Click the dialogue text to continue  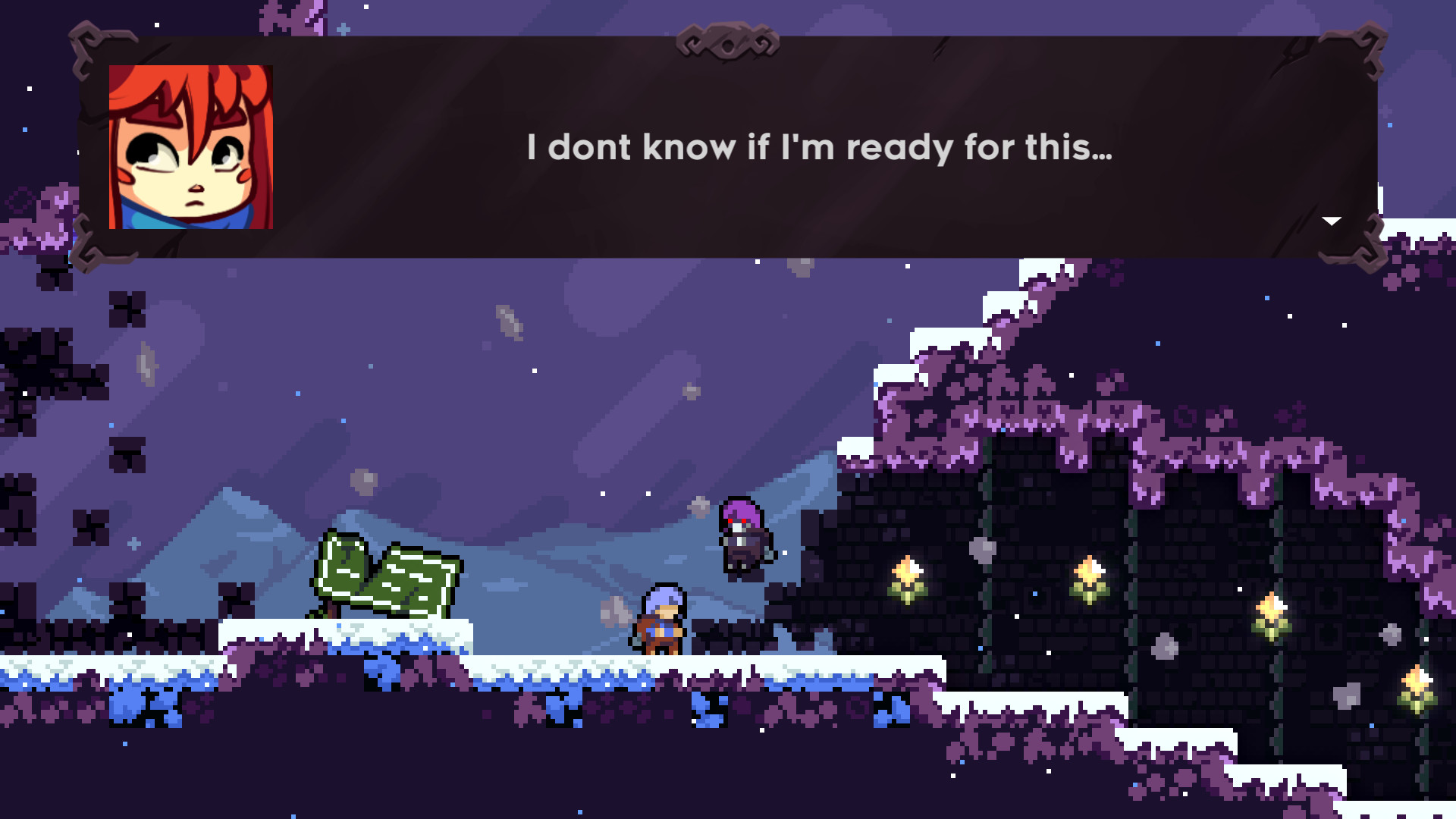tap(819, 149)
